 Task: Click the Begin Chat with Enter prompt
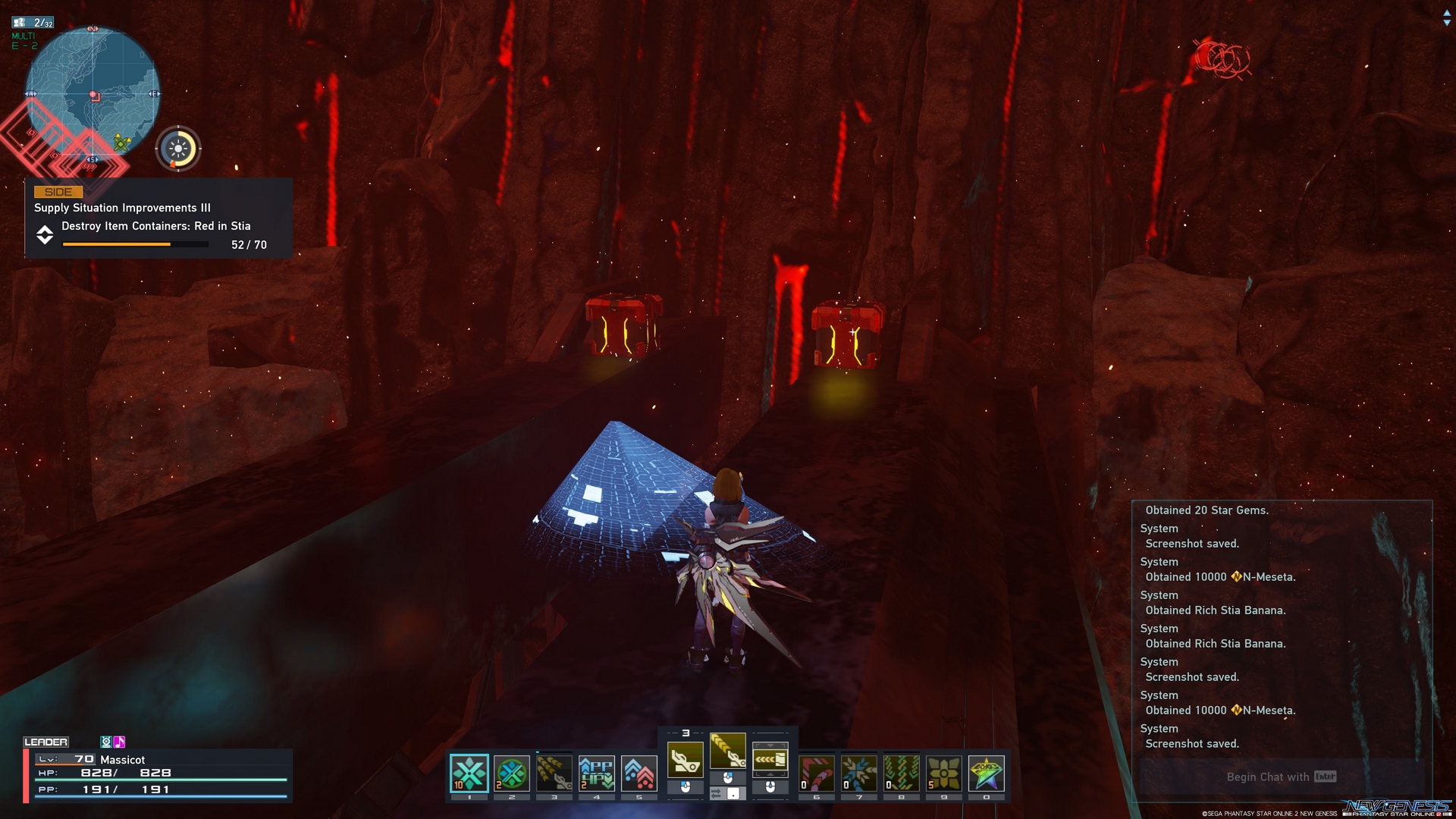tap(1282, 777)
